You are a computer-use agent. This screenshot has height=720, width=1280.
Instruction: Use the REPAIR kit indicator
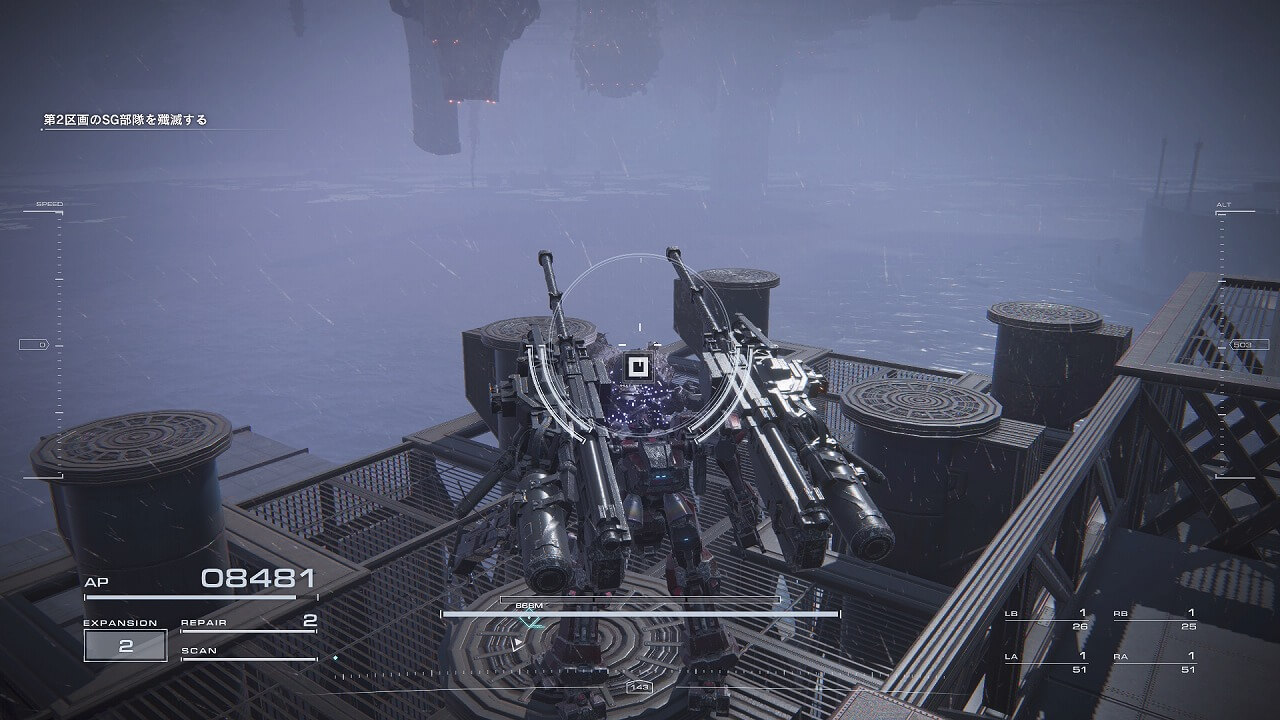pos(248,623)
